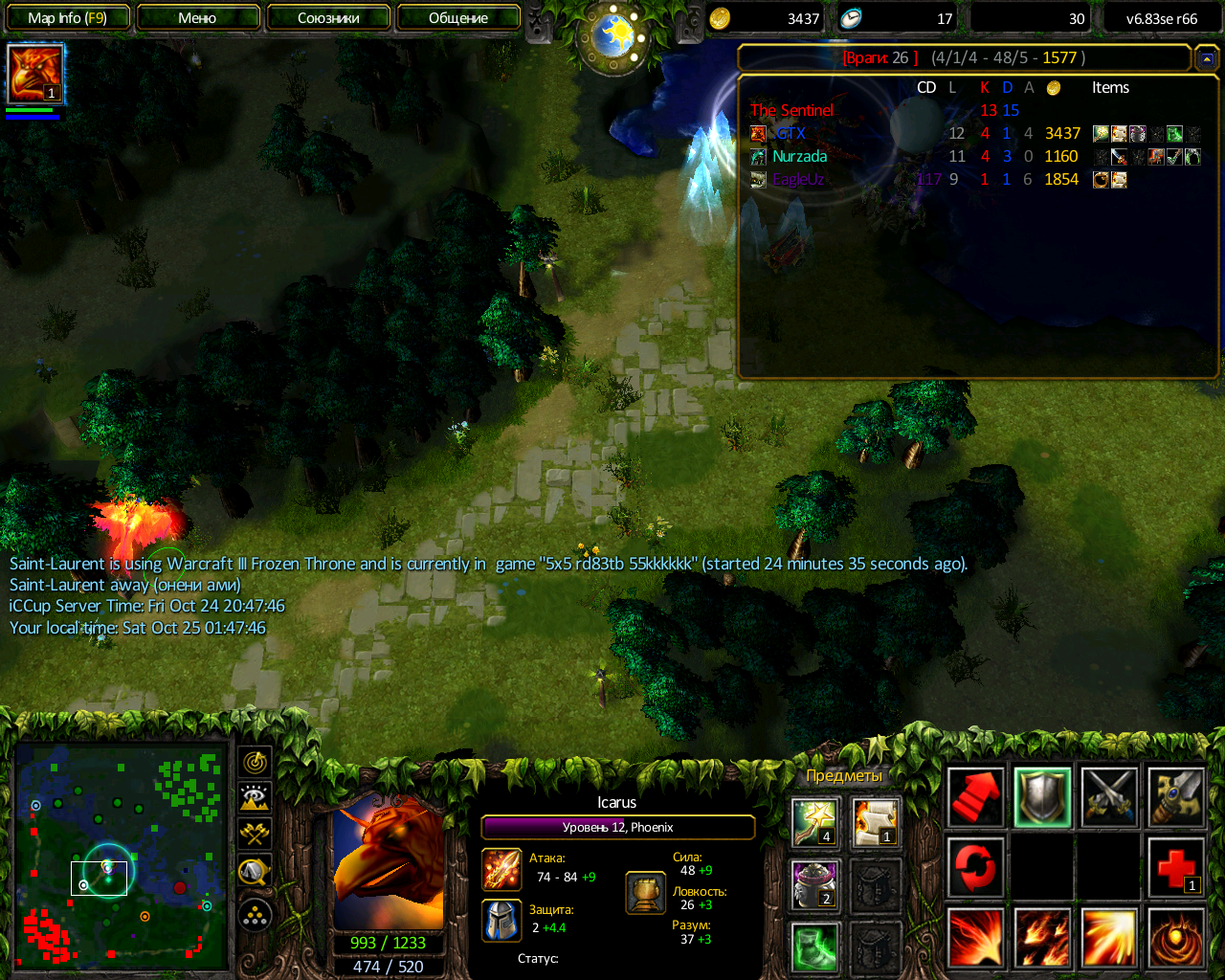Cast the Sun Ray ability
Viewport: 1225px width, 980px height.
click(1109, 938)
